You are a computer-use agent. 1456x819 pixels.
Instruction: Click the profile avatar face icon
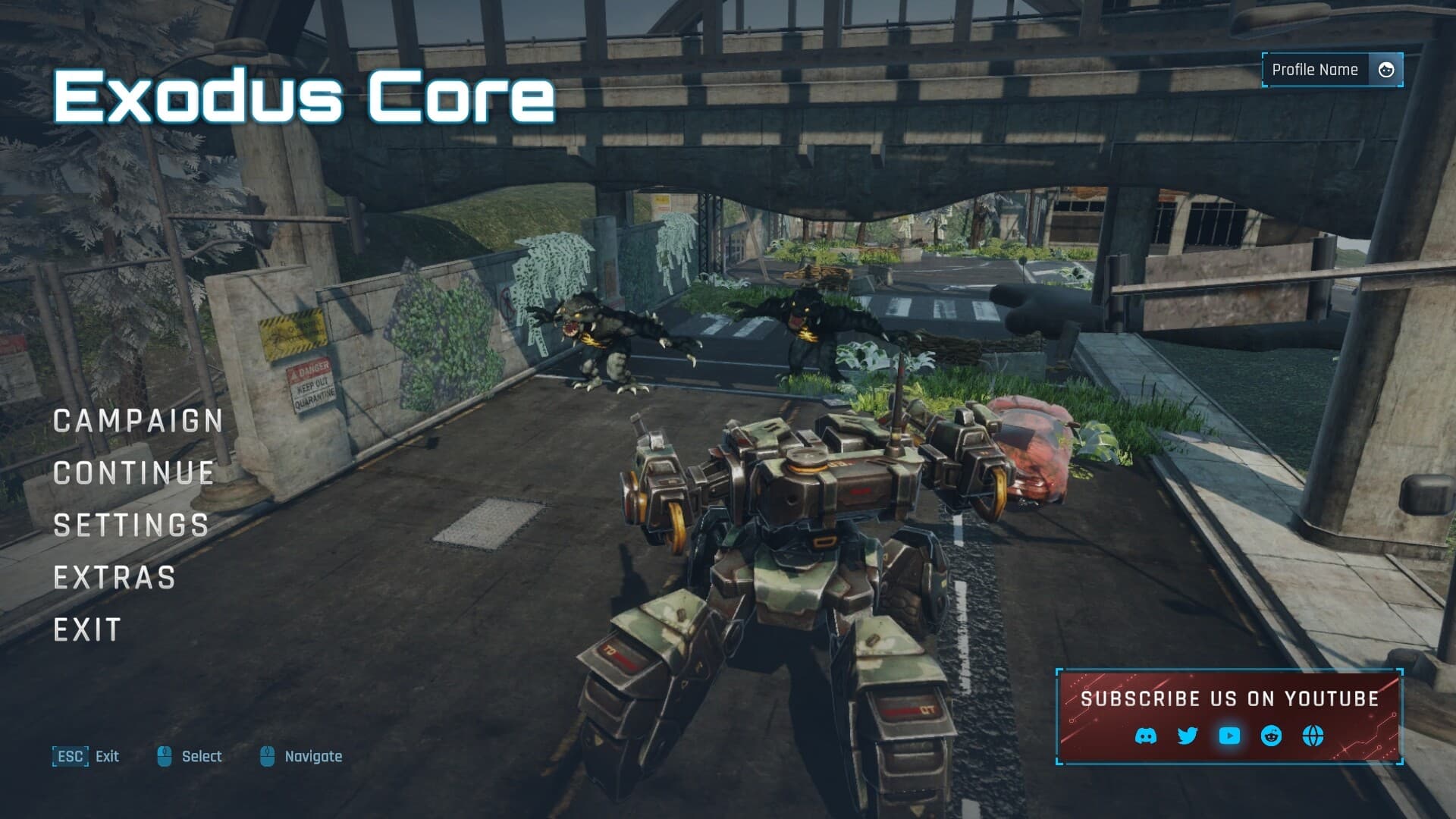pyautogui.click(x=1387, y=69)
